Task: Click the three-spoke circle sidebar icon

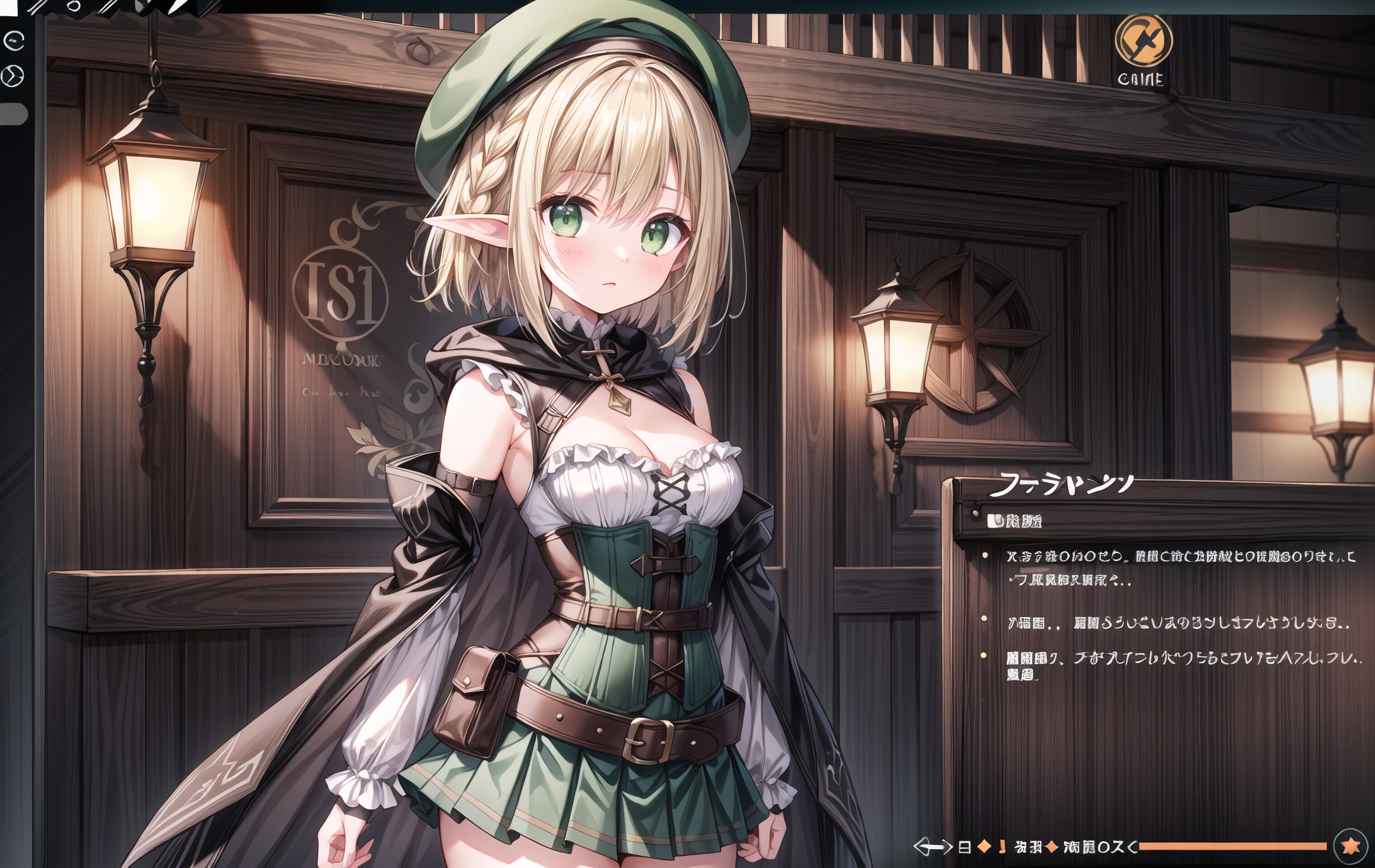Action: pos(13,75)
